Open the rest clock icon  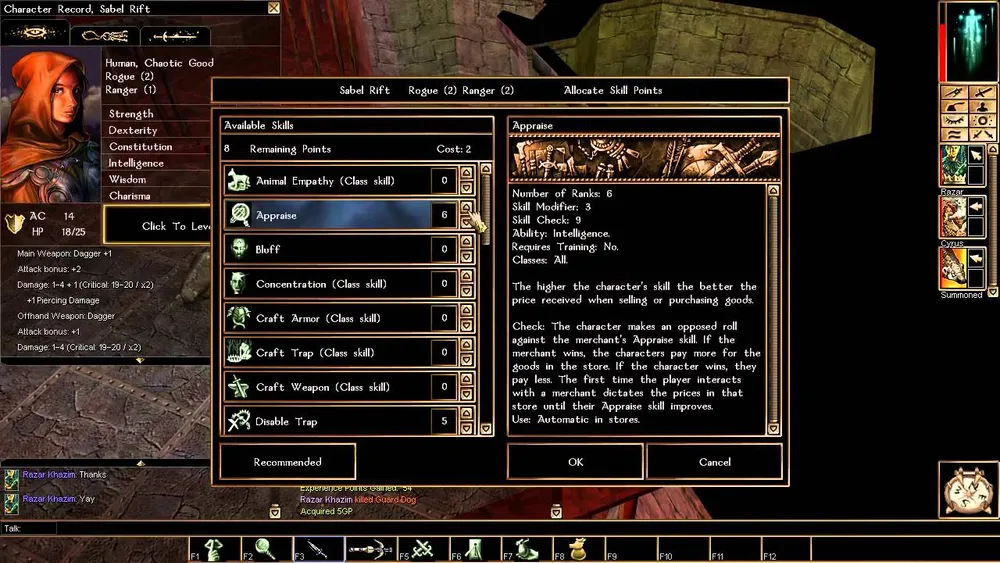[x=967, y=490]
